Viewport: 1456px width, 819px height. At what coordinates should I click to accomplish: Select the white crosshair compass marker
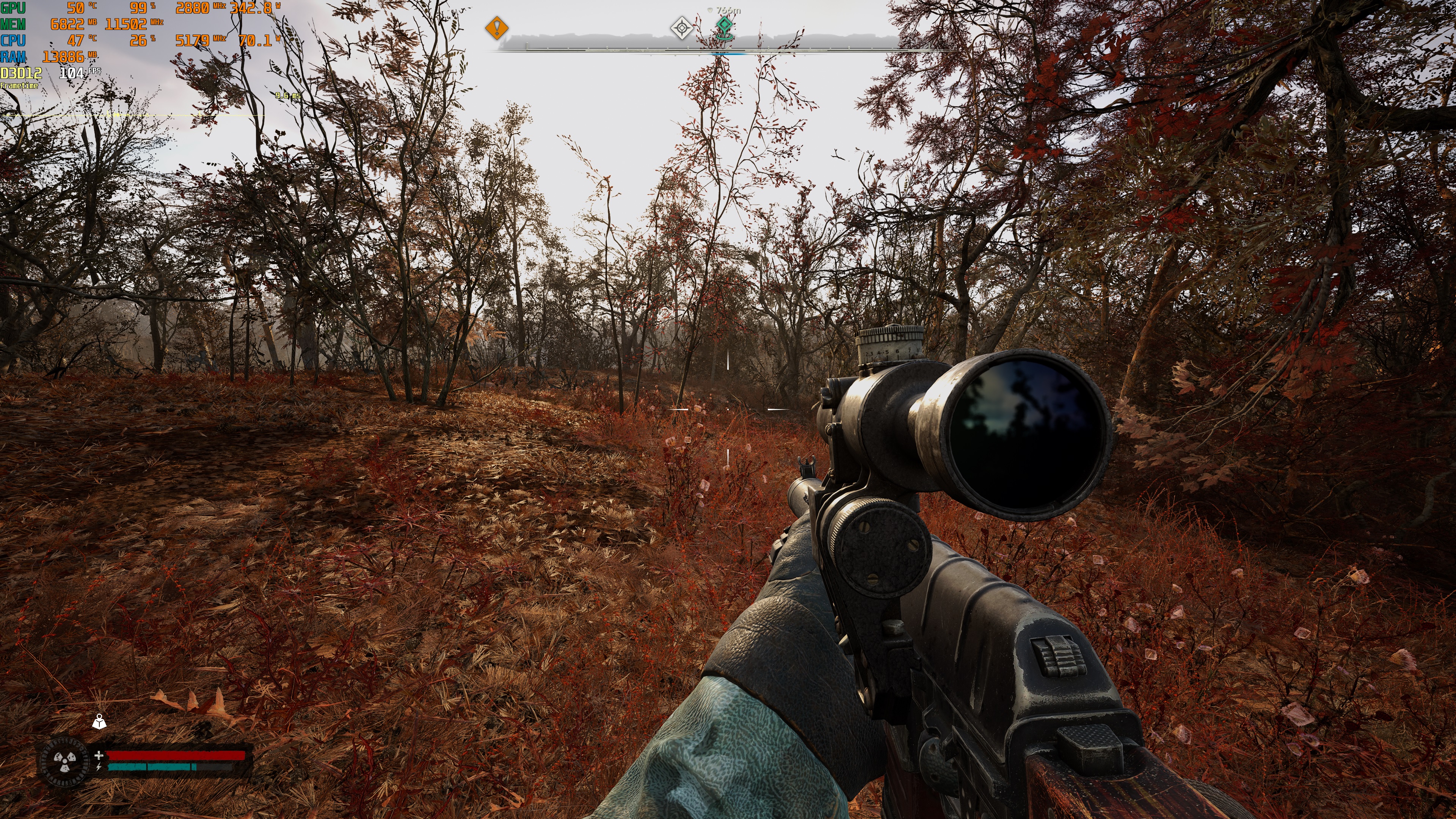(x=682, y=28)
